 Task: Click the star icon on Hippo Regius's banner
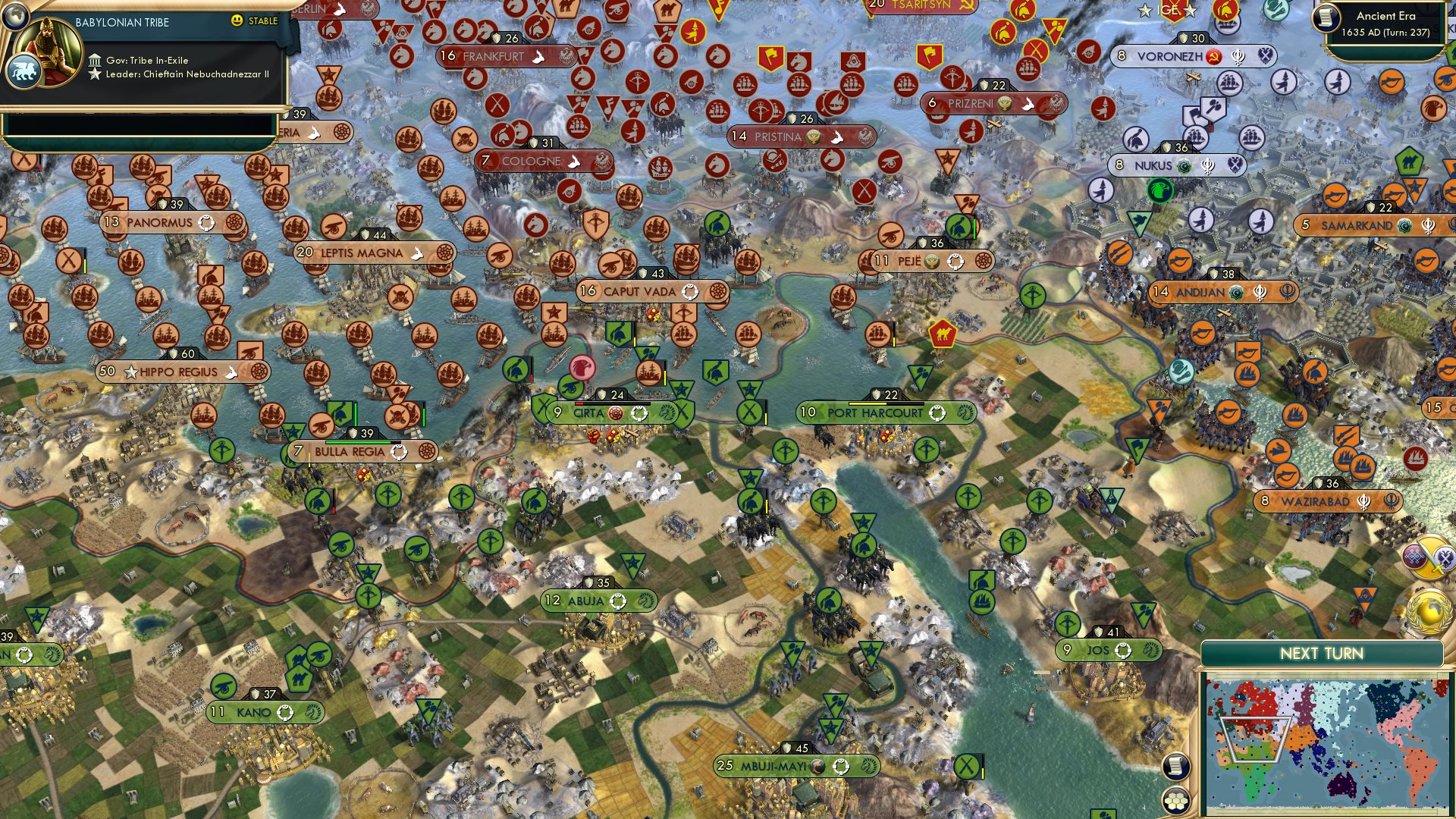pos(130,372)
